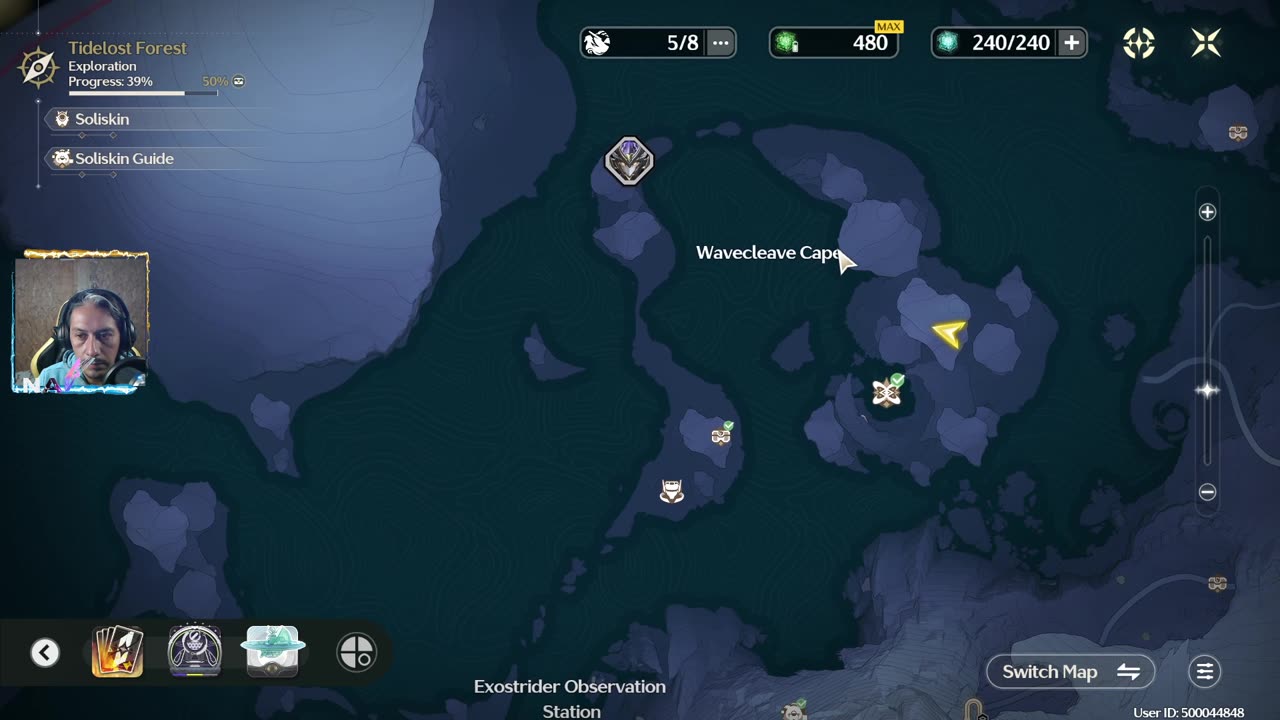Open the three-dot menu beside 5/8

(720, 42)
